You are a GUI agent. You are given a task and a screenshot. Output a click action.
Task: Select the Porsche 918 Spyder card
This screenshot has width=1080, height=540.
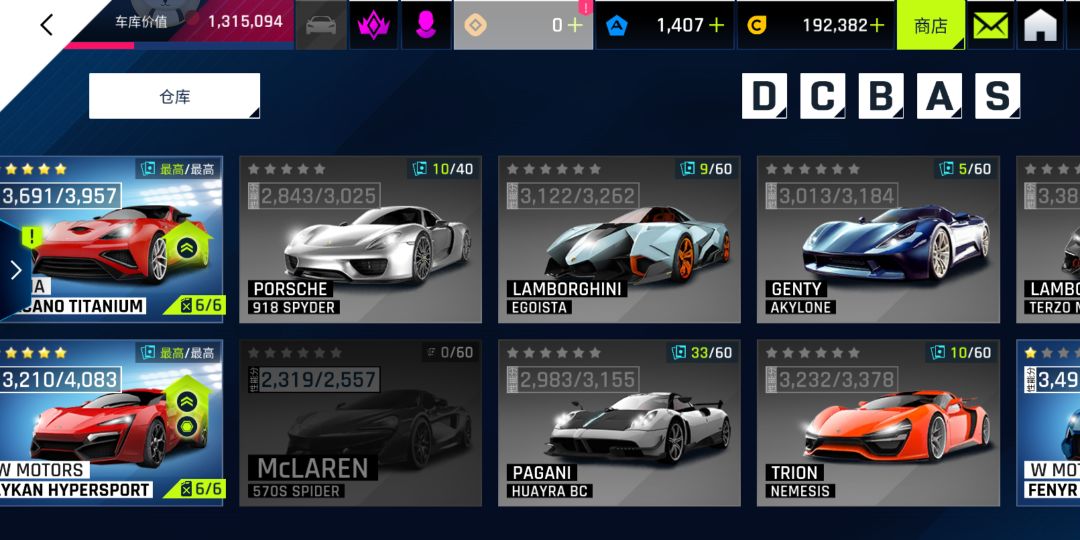click(x=360, y=240)
